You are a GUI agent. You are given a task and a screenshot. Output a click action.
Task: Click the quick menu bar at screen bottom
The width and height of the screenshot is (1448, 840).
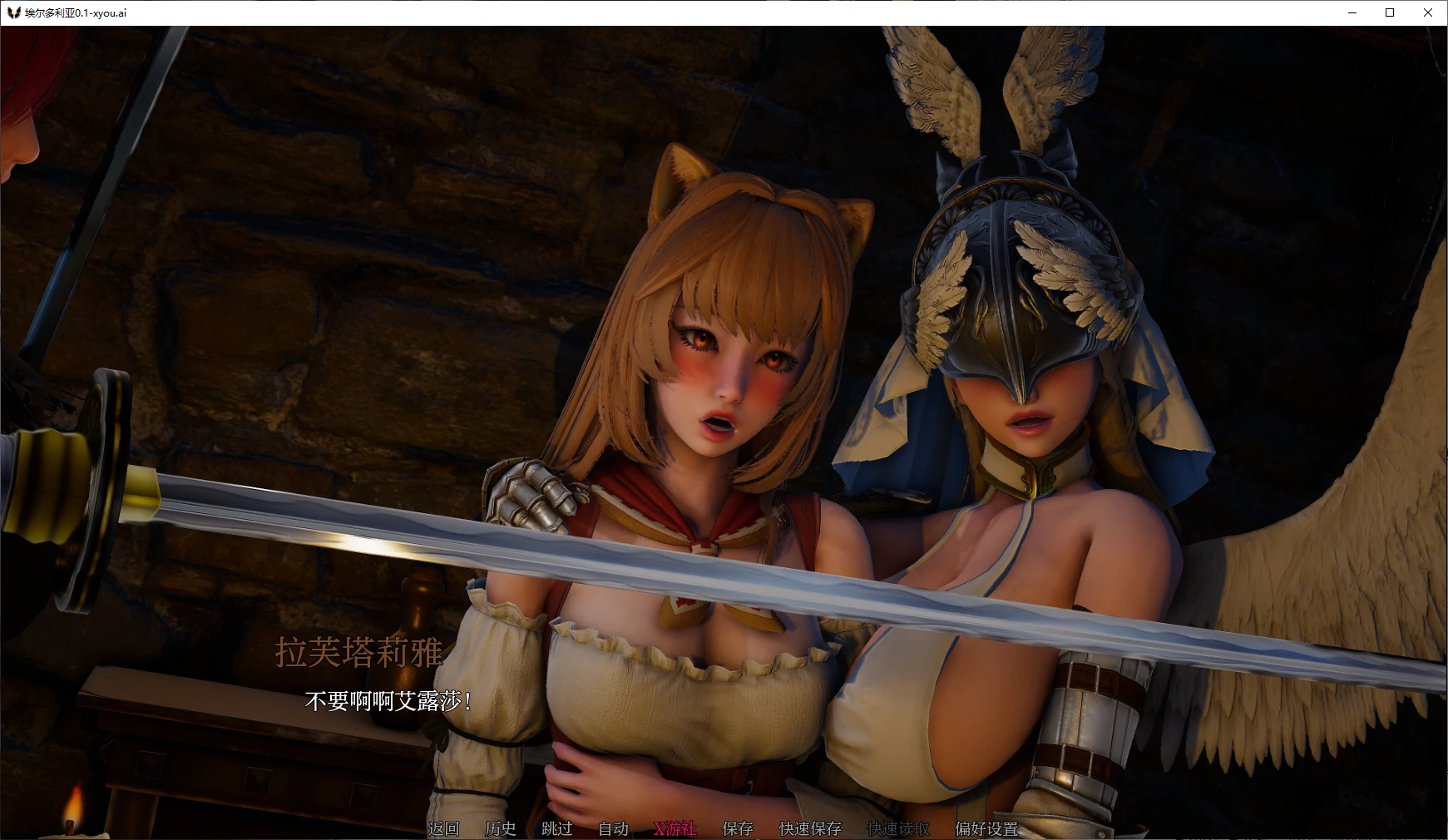tap(724, 829)
